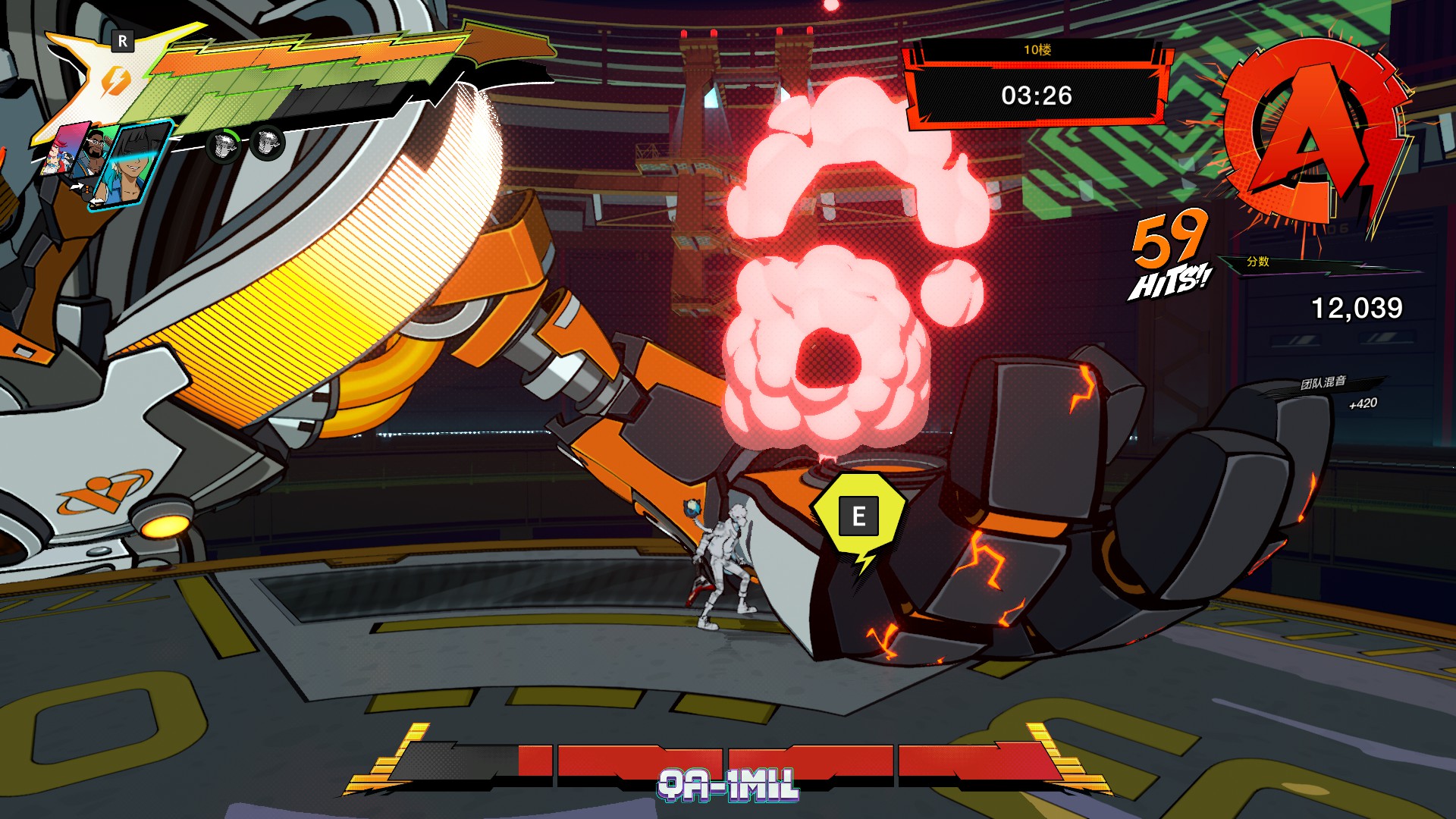Choose the bearded partner with glasses
Screen dimensions: 1456x819
coord(95,152)
